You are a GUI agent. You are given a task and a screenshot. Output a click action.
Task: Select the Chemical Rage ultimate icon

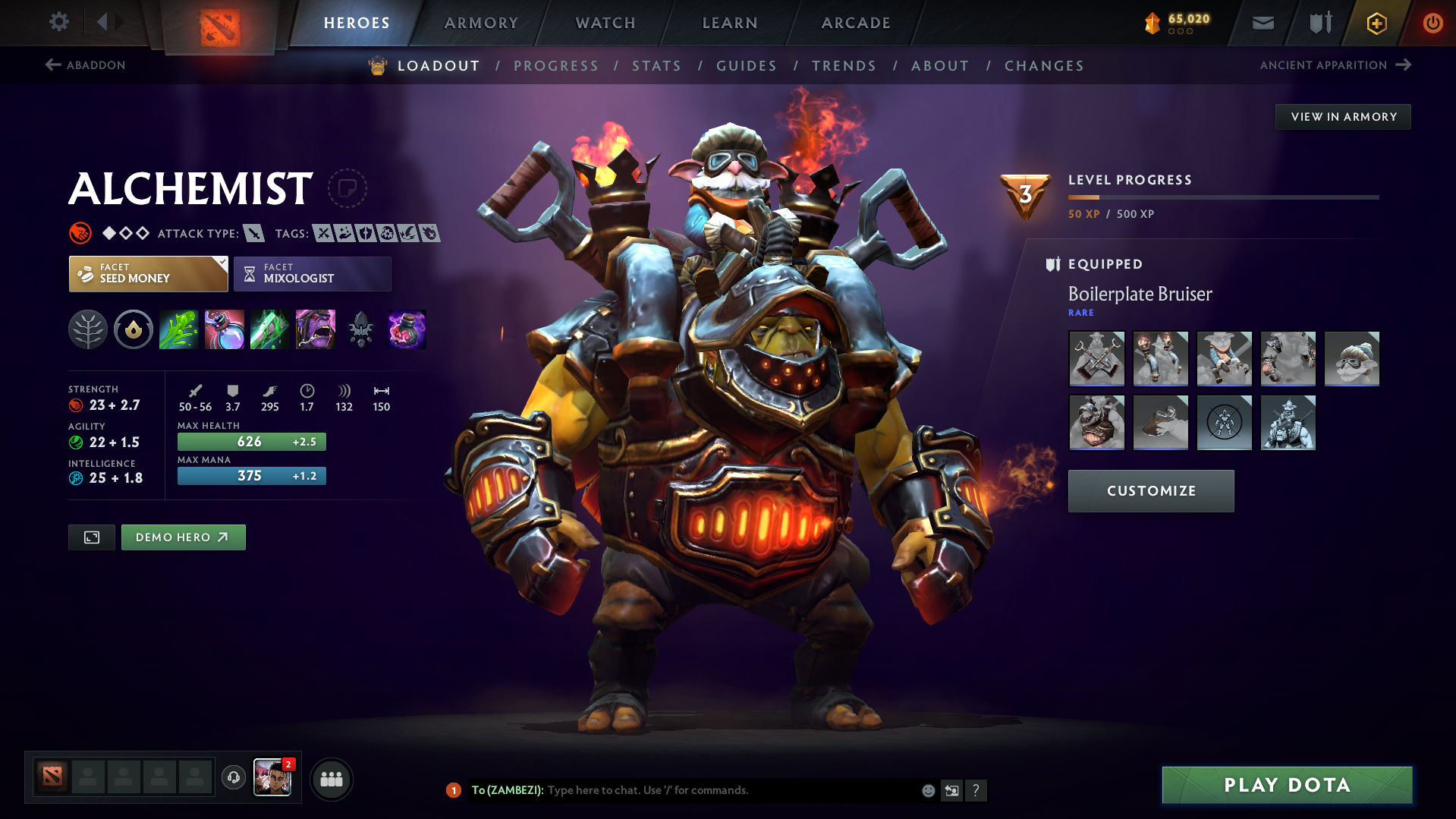pyautogui.click(x=315, y=329)
